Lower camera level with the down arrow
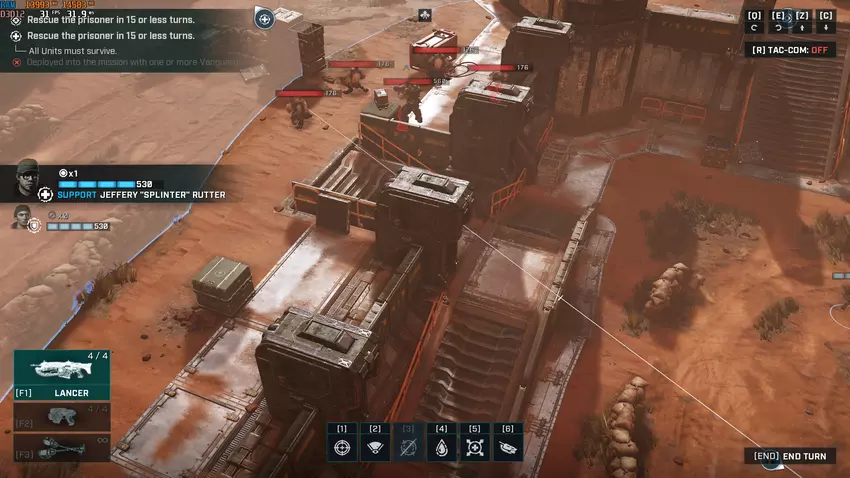The image size is (850, 478). (x=826, y=28)
